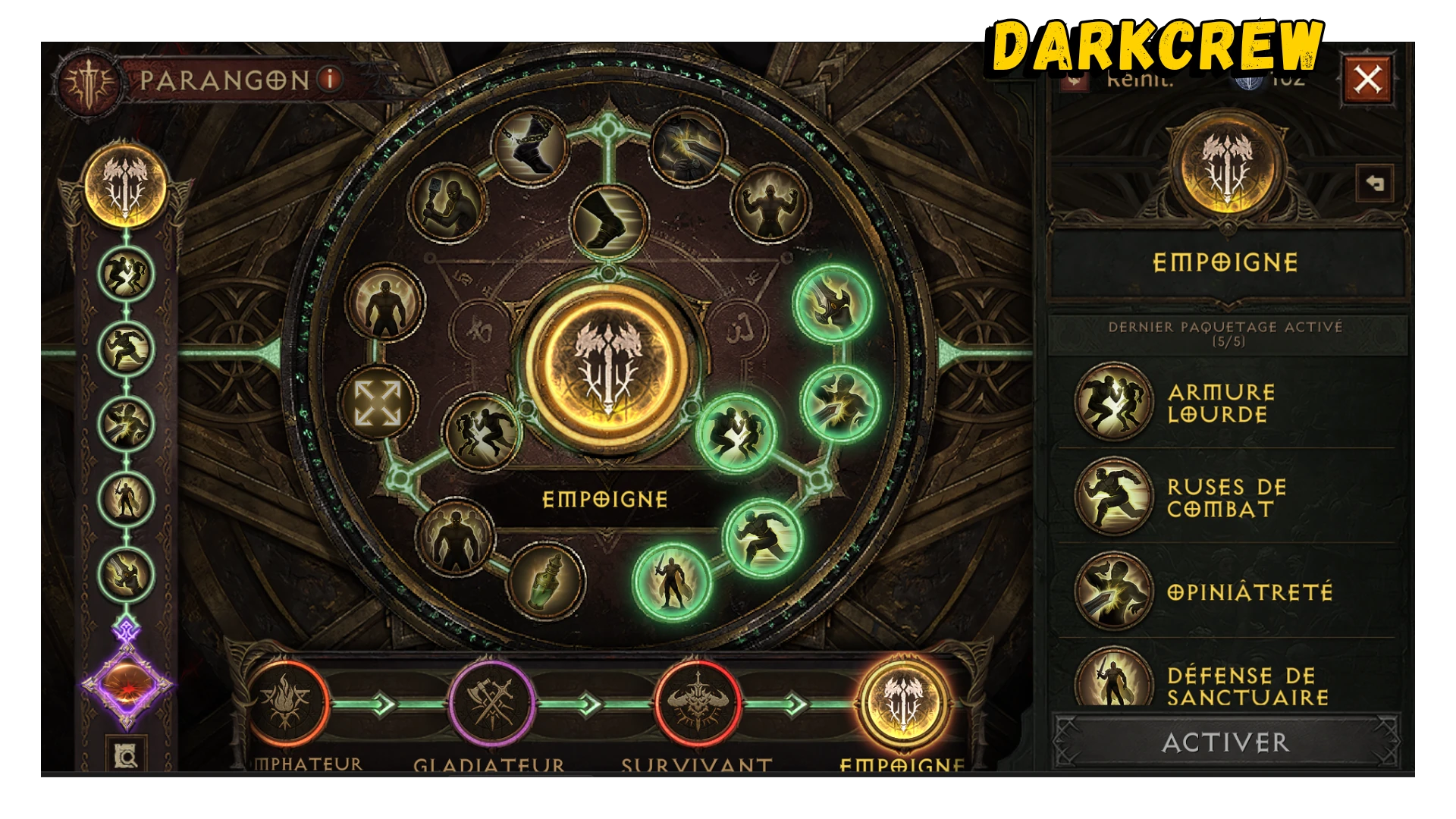
Task: Select the green-lit sword and shield warrior node
Action: point(672,582)
